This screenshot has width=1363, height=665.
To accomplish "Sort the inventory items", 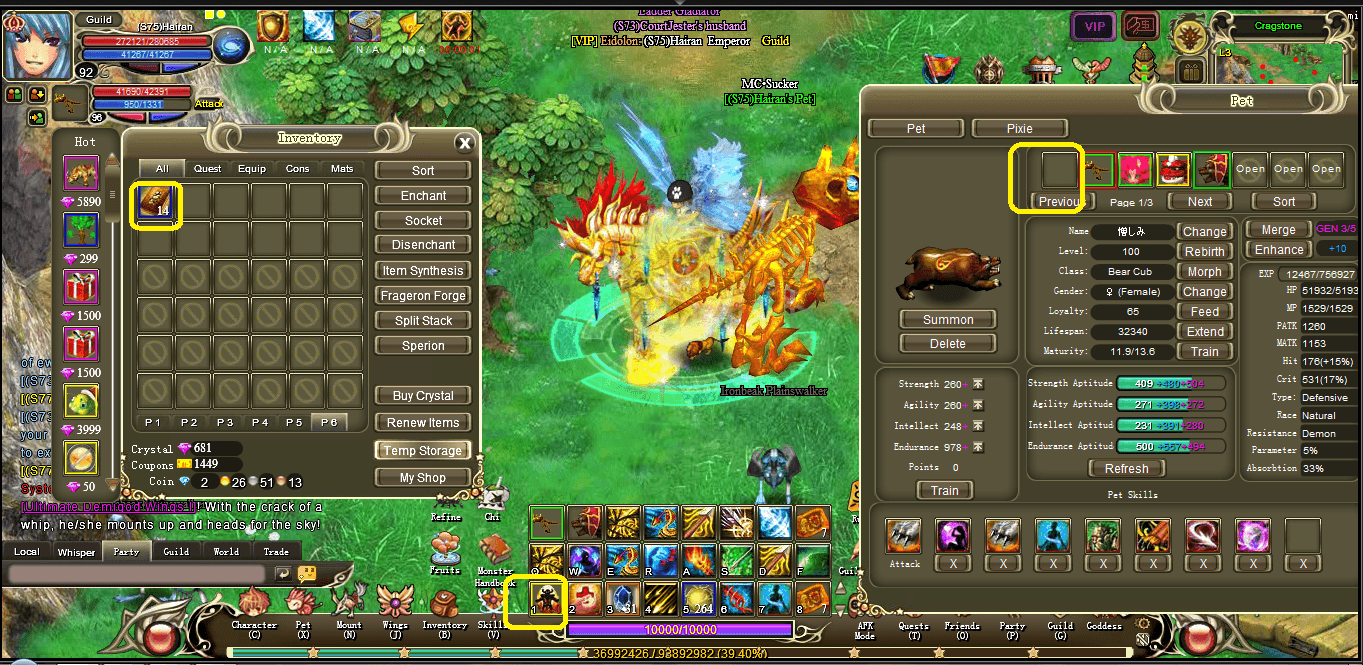I will click(423, 171).
